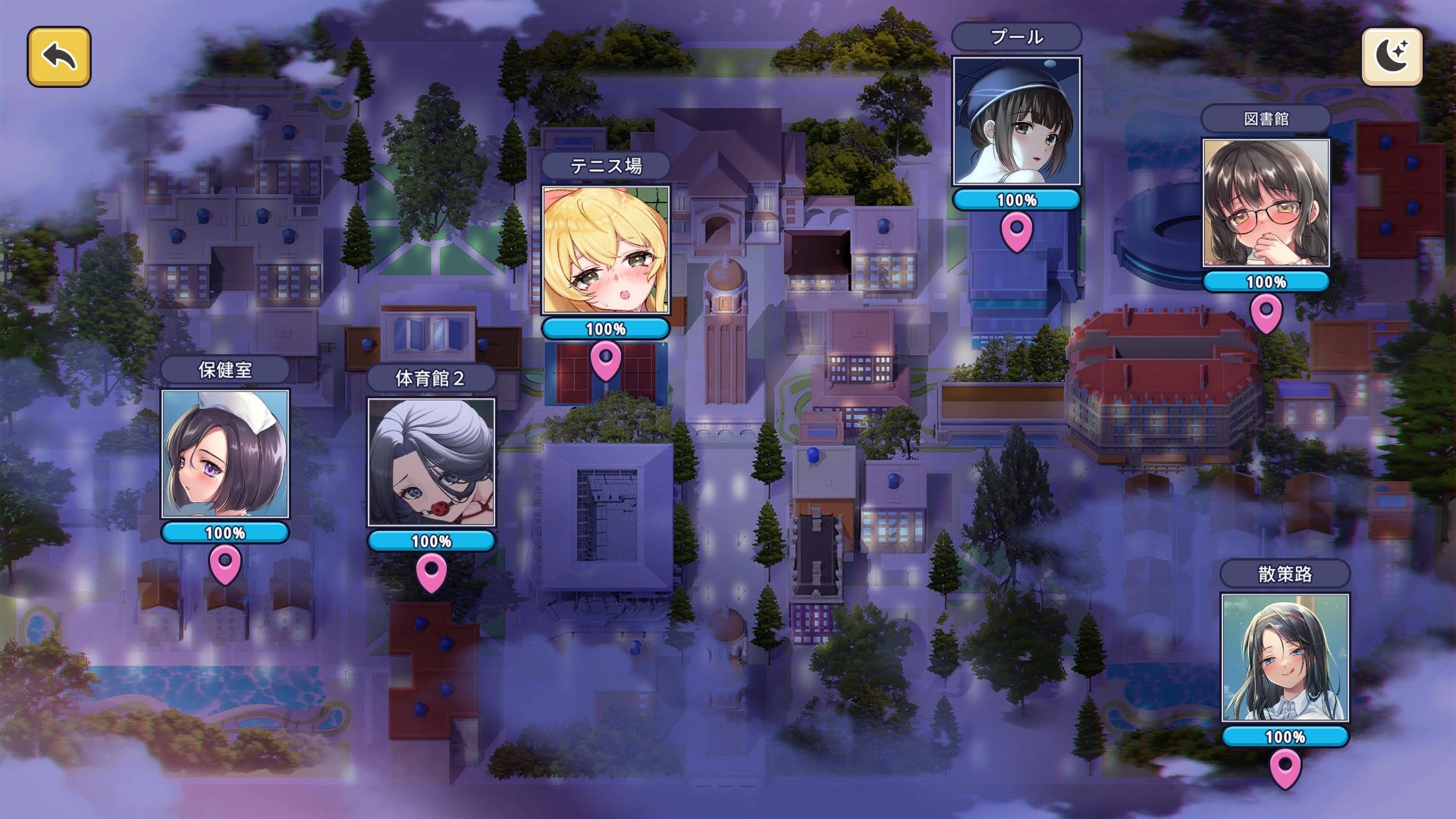1456x819 pixels.
Task: Open the 図書館 character portrait
Action: 1266,202
